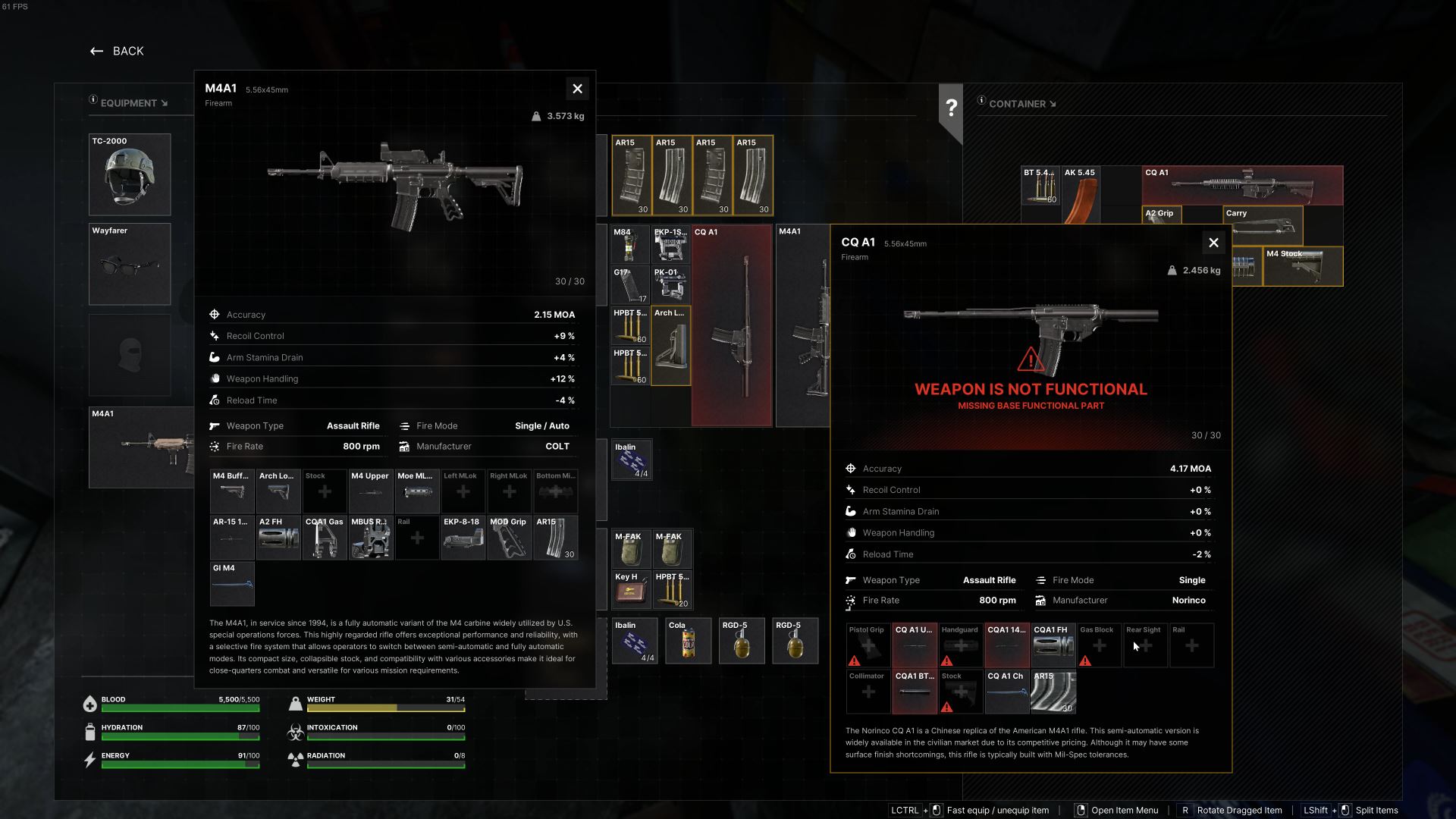Click the empty Pistol Grip slot
1456x819 pixels.
868,645
